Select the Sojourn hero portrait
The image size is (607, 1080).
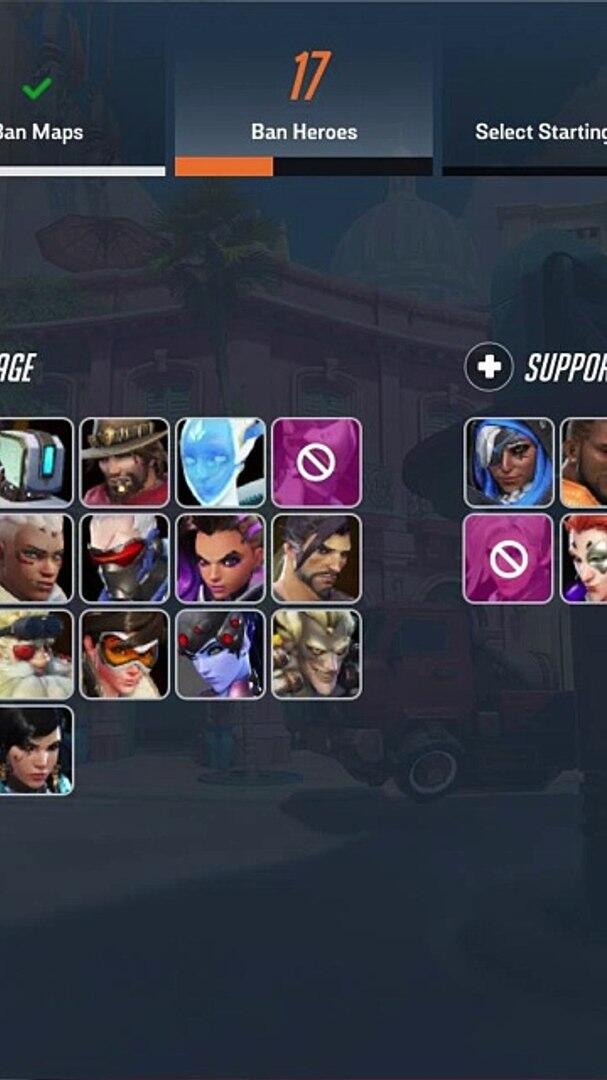(35, 558)
